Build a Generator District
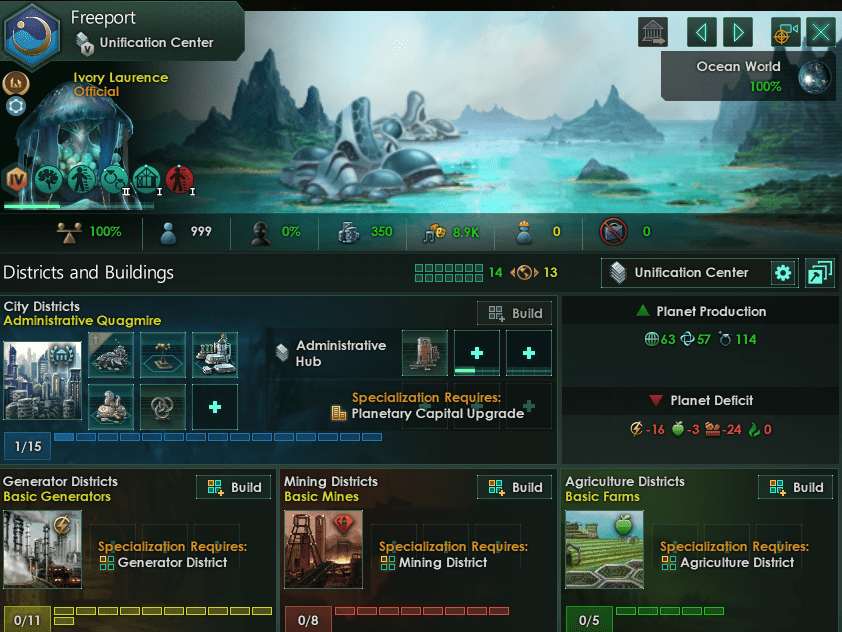Screen dimensions: 842x632 [234, 488]
